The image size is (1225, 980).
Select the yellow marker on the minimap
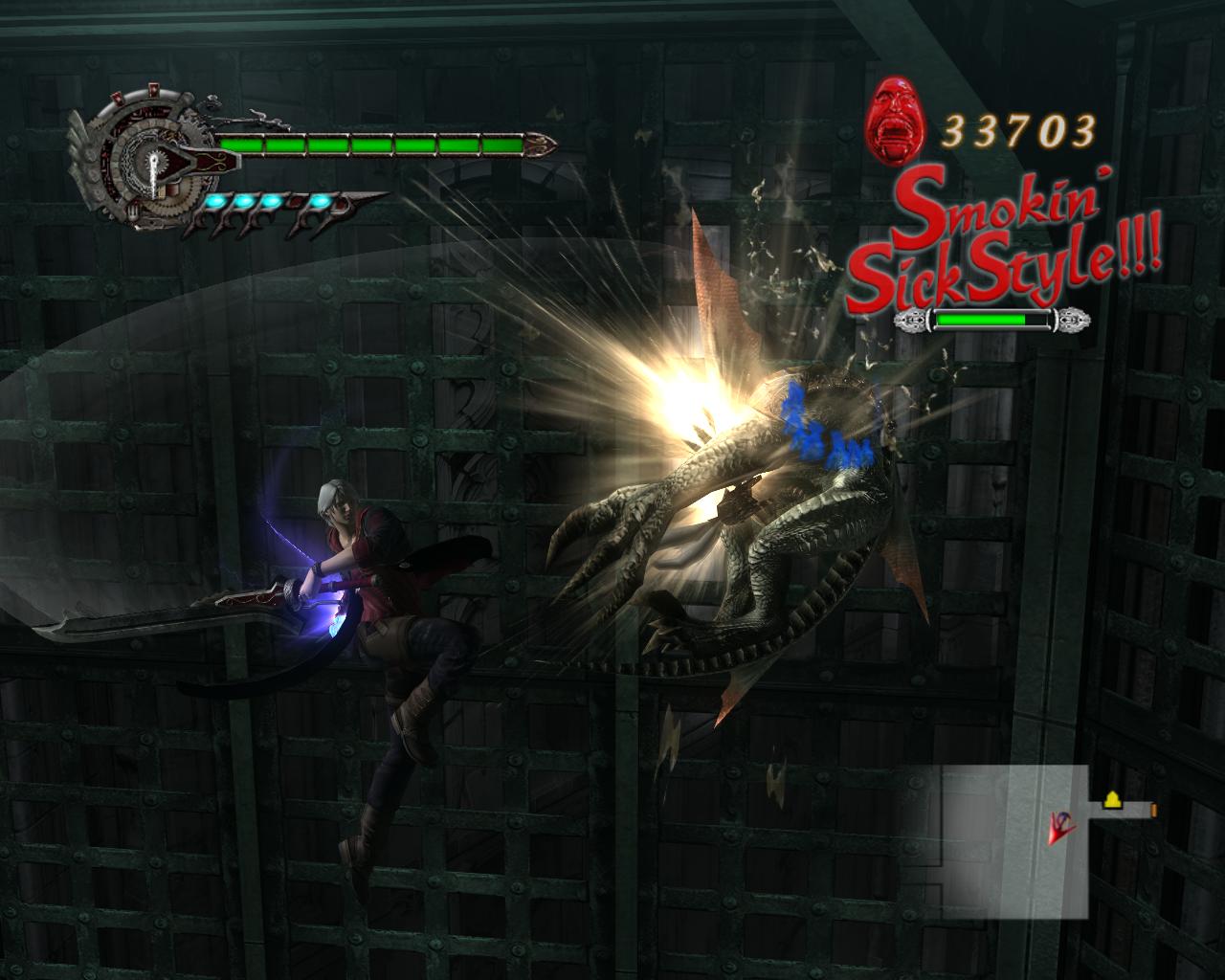1112,800
